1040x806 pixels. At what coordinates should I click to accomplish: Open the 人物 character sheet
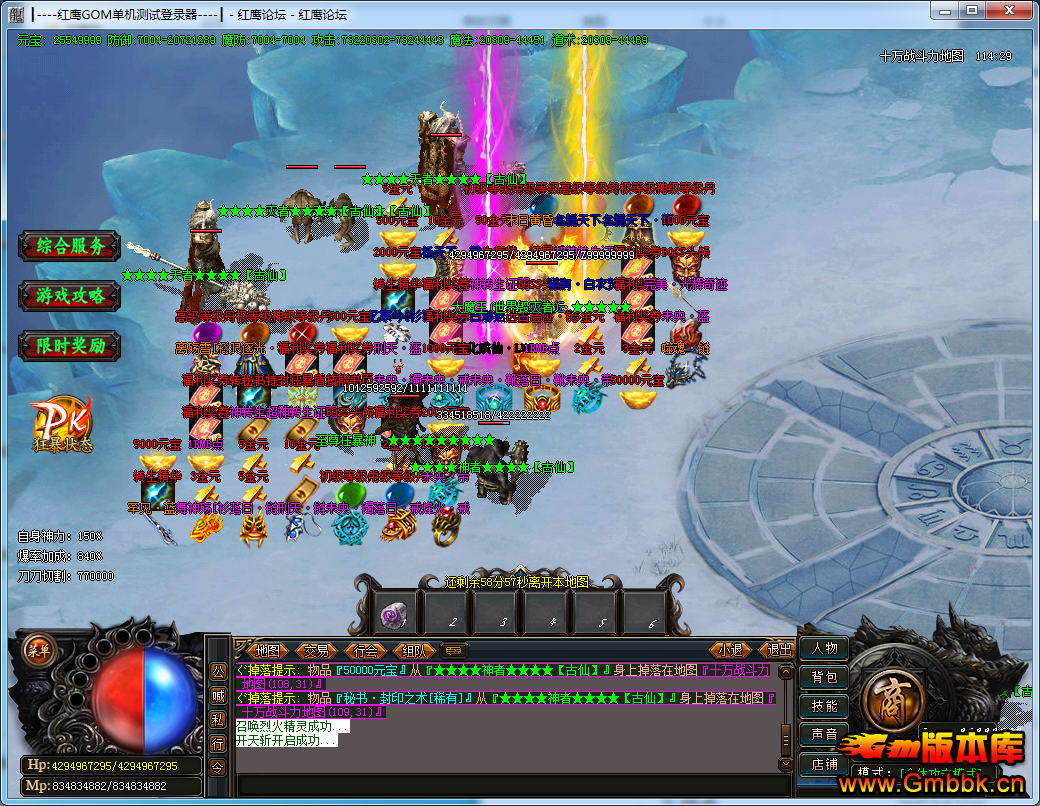tap(824, 648)
